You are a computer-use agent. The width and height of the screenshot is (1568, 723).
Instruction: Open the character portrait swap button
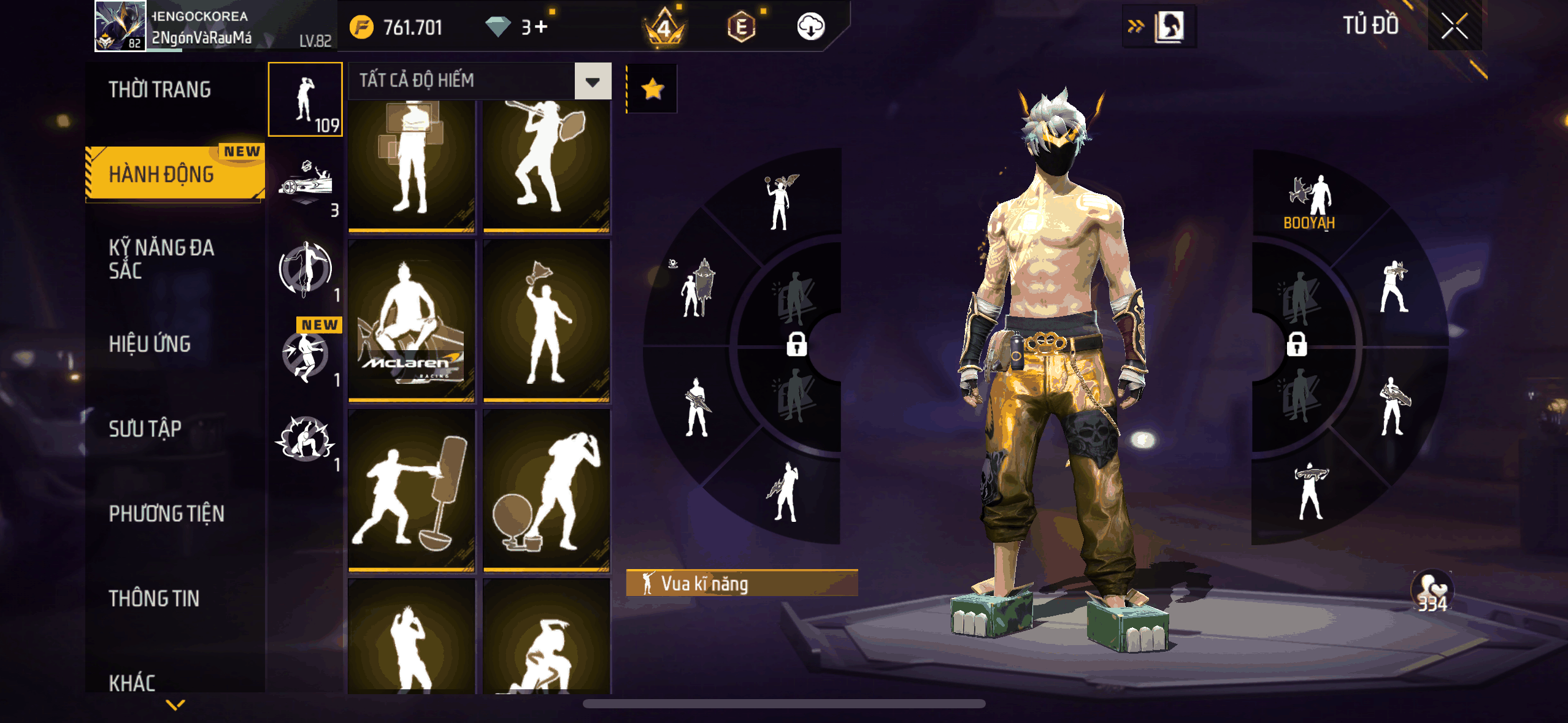click(1169, 26)
